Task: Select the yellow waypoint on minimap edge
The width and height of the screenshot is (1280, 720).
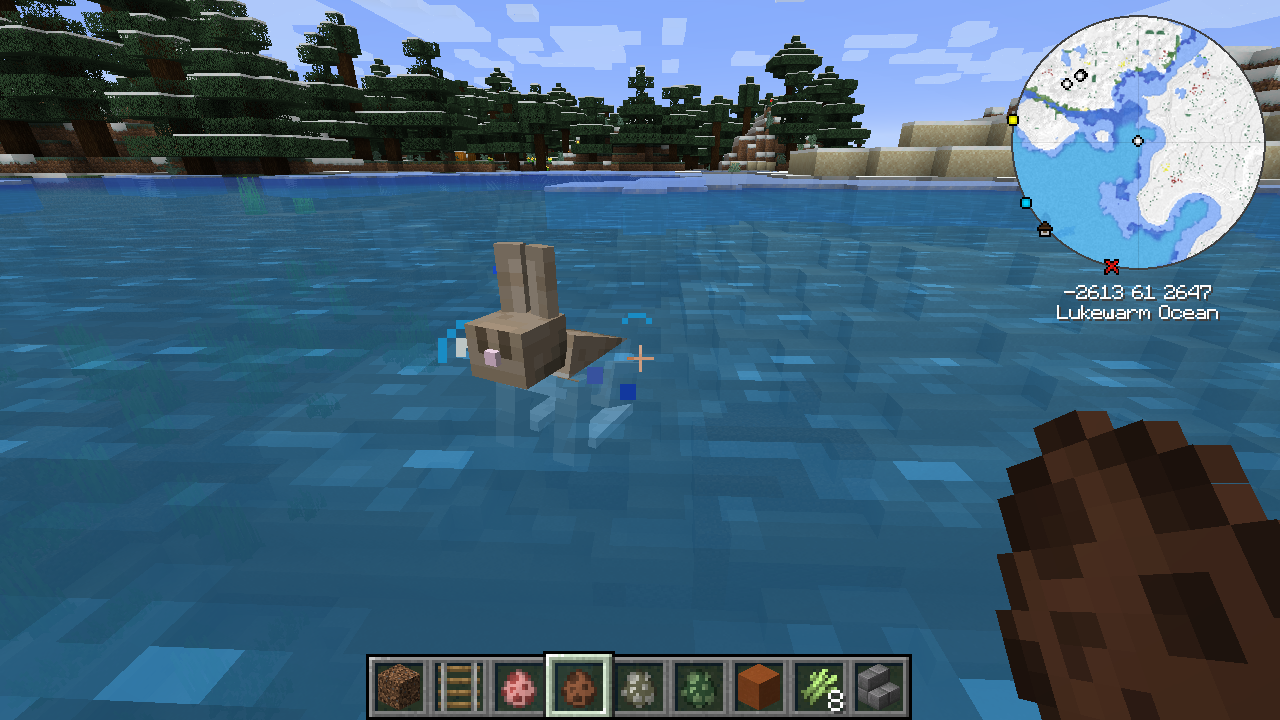Action: [x=1012, y=120]
